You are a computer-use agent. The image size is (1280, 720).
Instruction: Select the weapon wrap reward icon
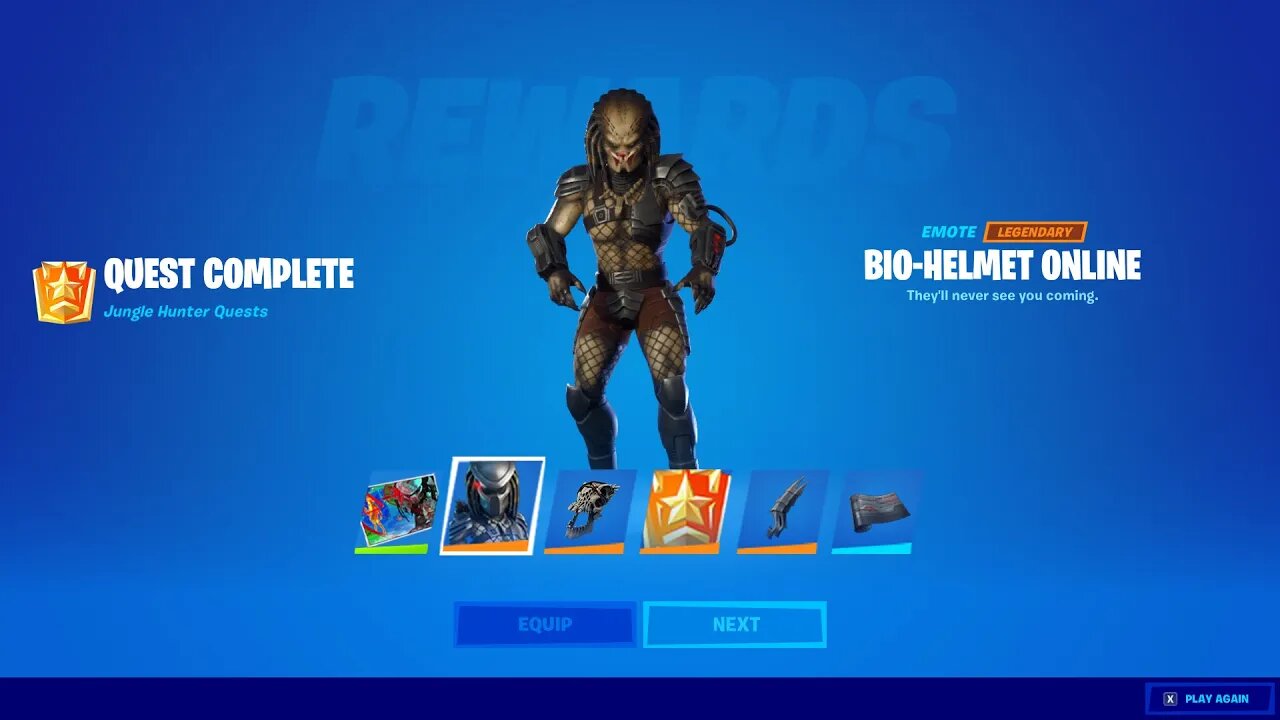pyautogui.click(x=874, y=508)
